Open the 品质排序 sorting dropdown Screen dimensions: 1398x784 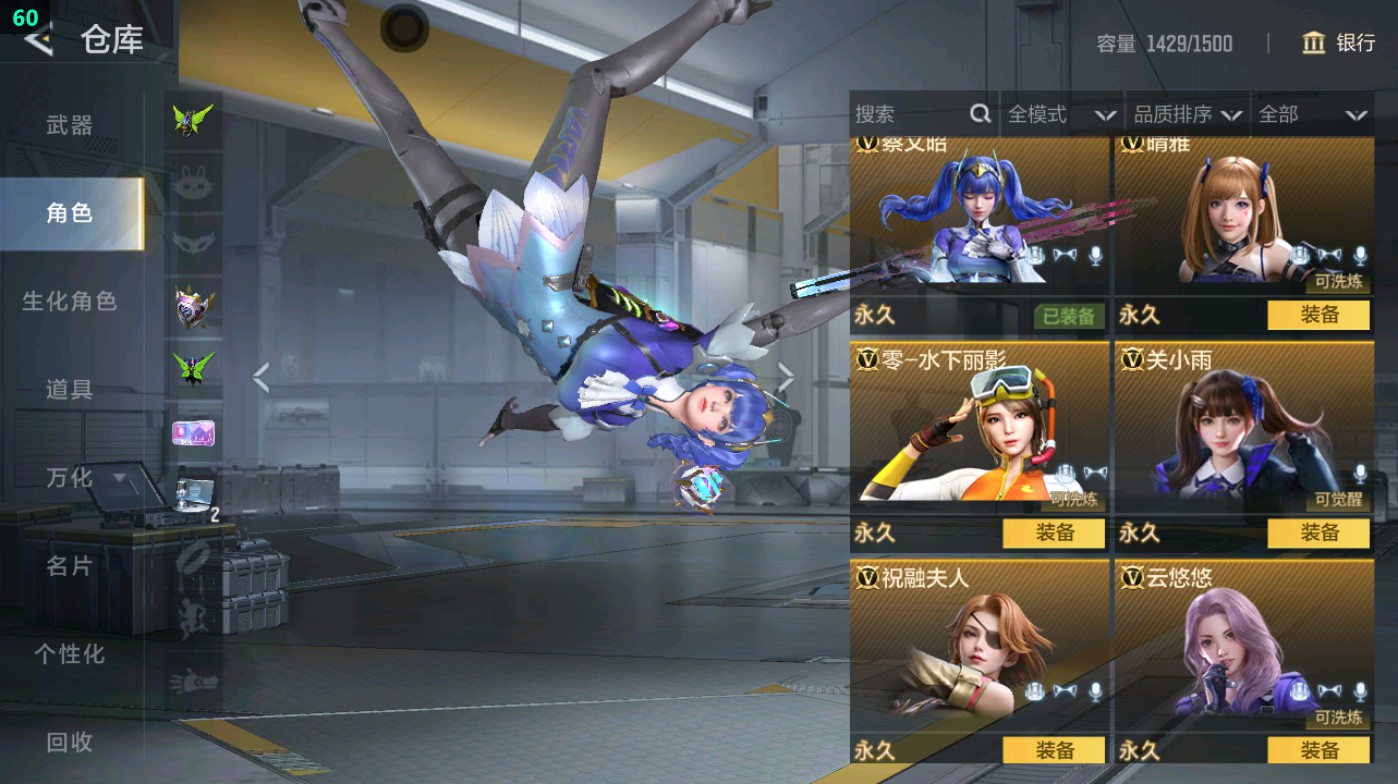coord(1190,114)
